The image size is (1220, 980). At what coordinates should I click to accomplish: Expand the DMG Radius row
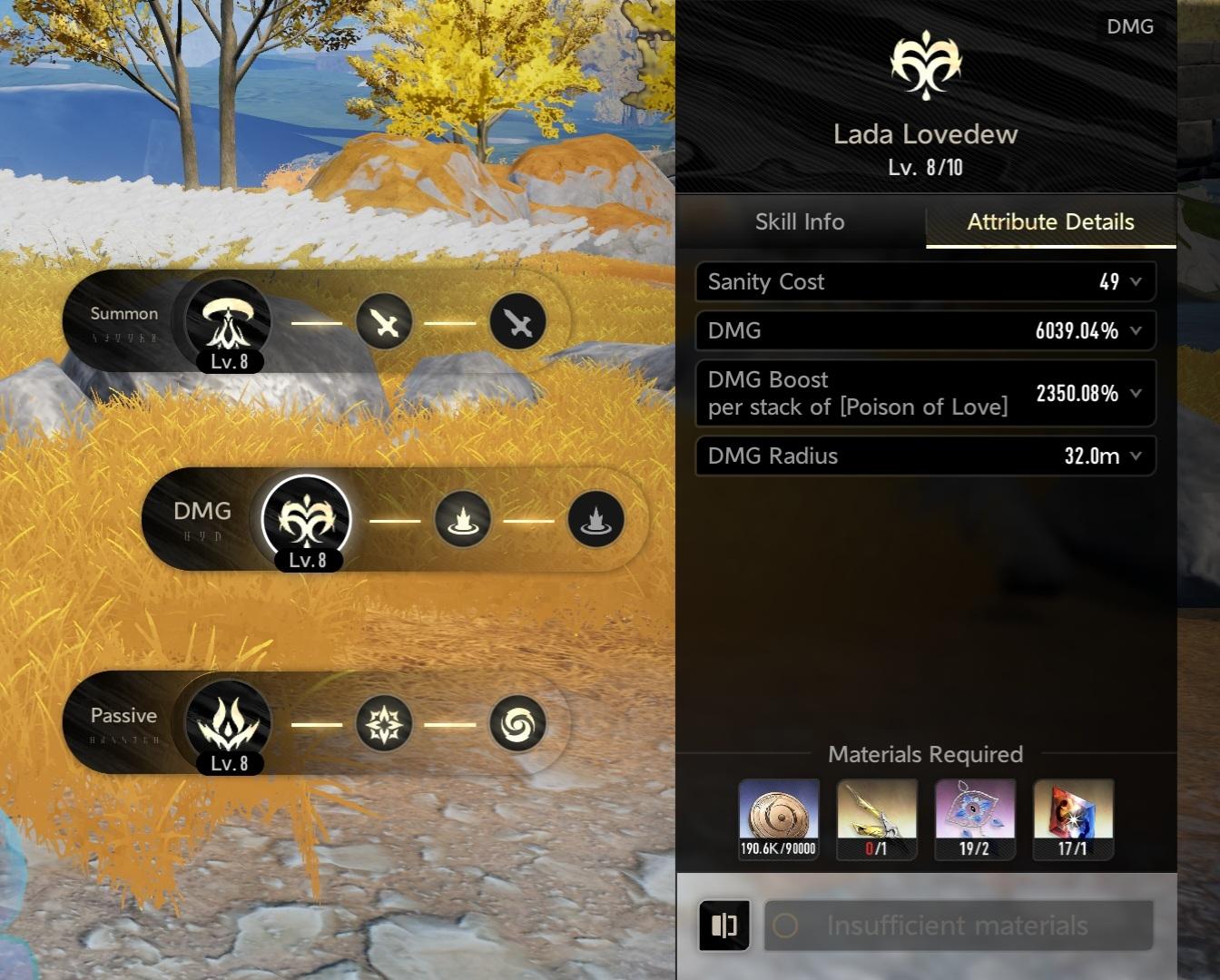coord(1136,456)
